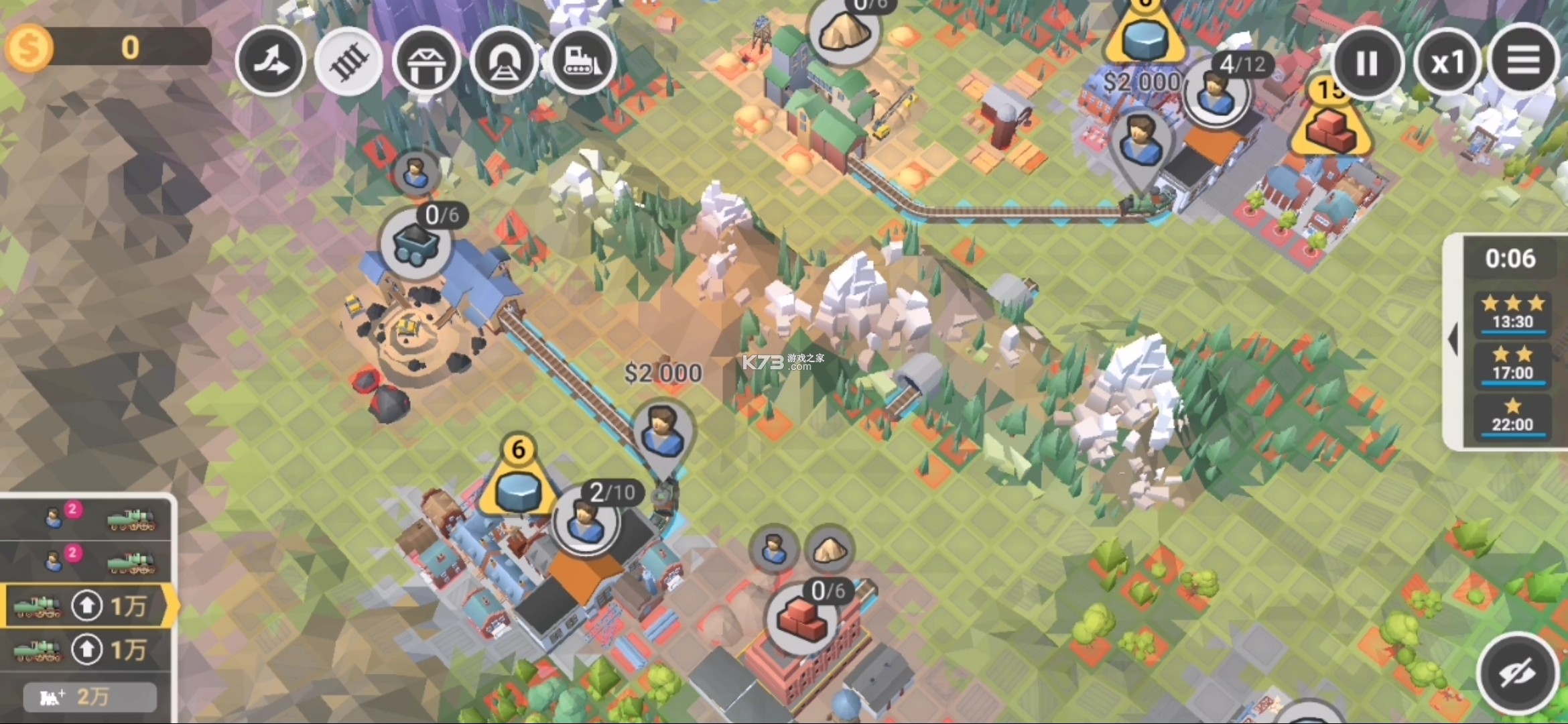Activate the bulldozer demolish tool
Screen dimensions: 1568x724
[582, 62]
